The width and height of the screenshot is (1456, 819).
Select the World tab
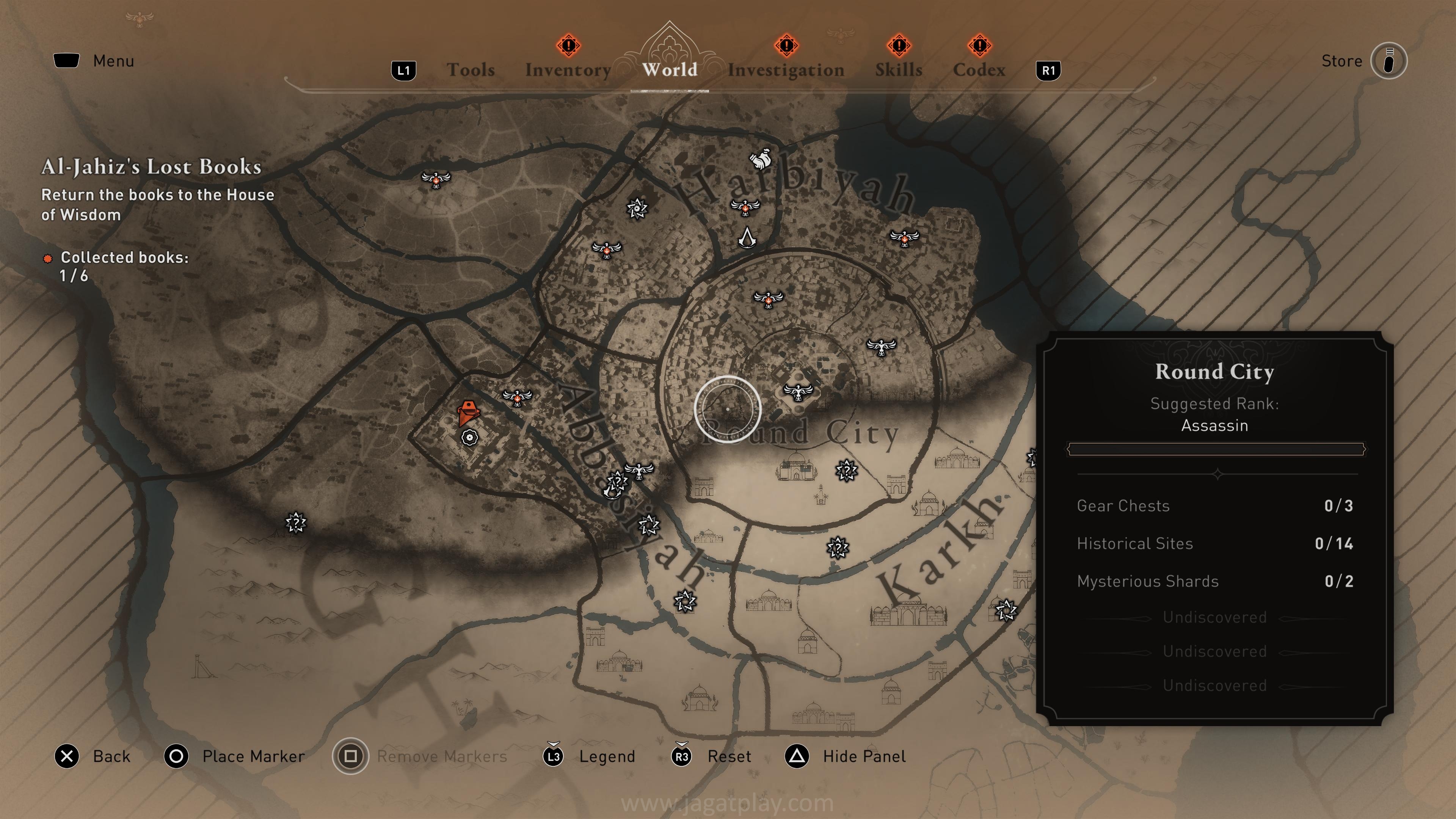tap(670, 69)
